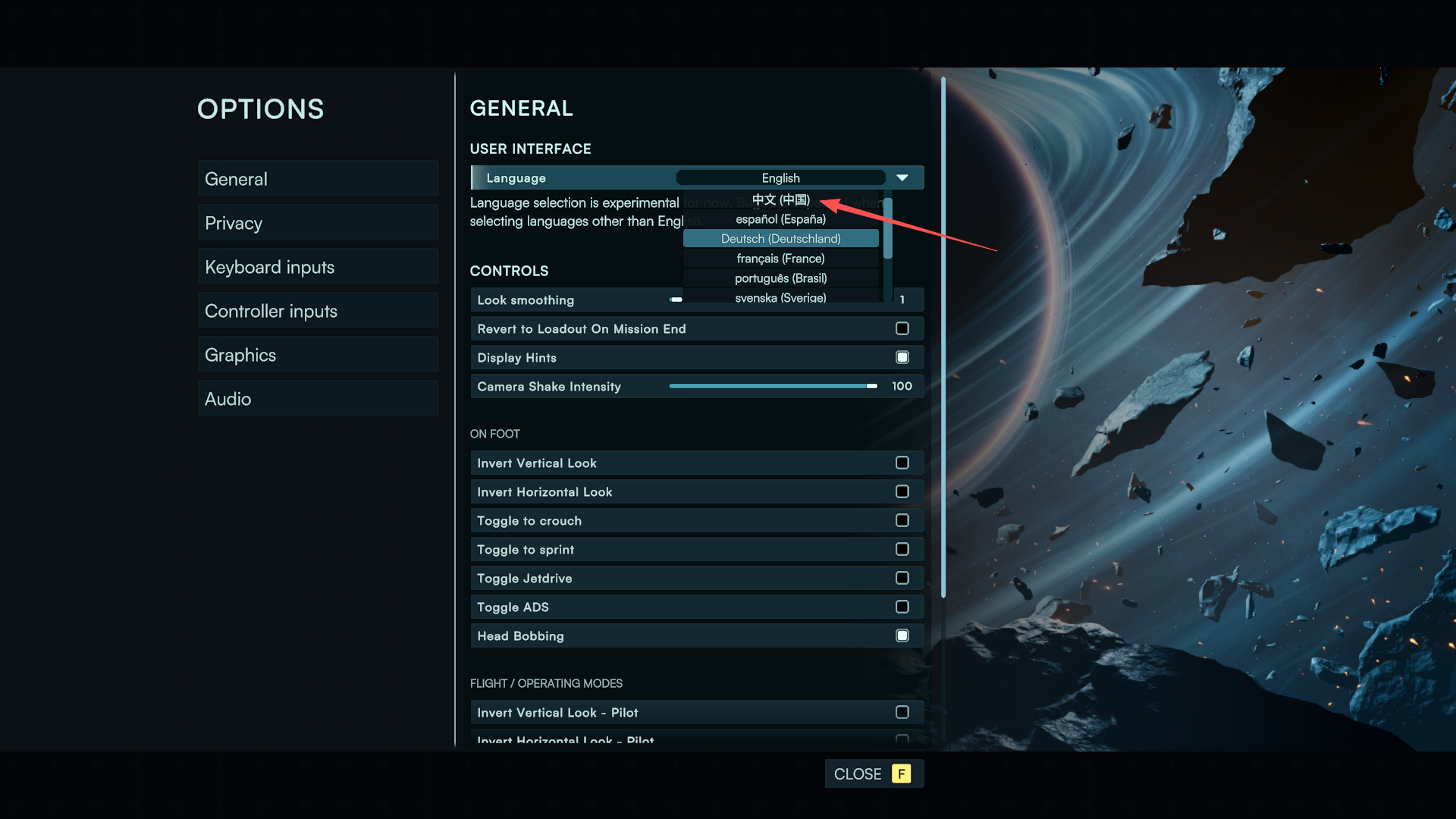Open the General options section
This screenshot has height=819, width=1456.
click(x=318, y=179)
